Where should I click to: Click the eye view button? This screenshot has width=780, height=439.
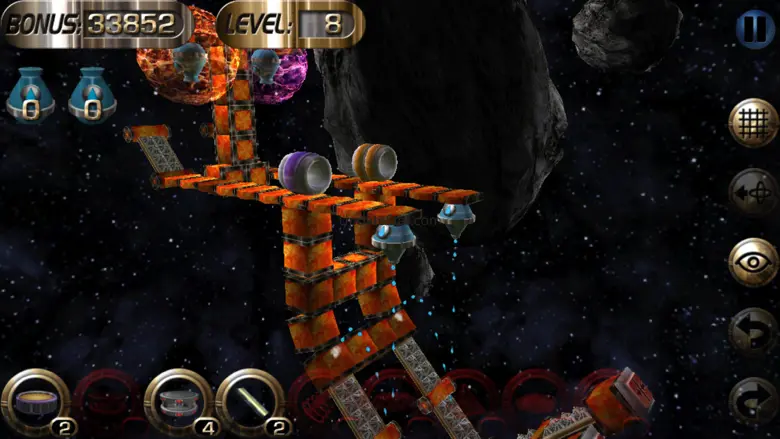pos(752,261)
